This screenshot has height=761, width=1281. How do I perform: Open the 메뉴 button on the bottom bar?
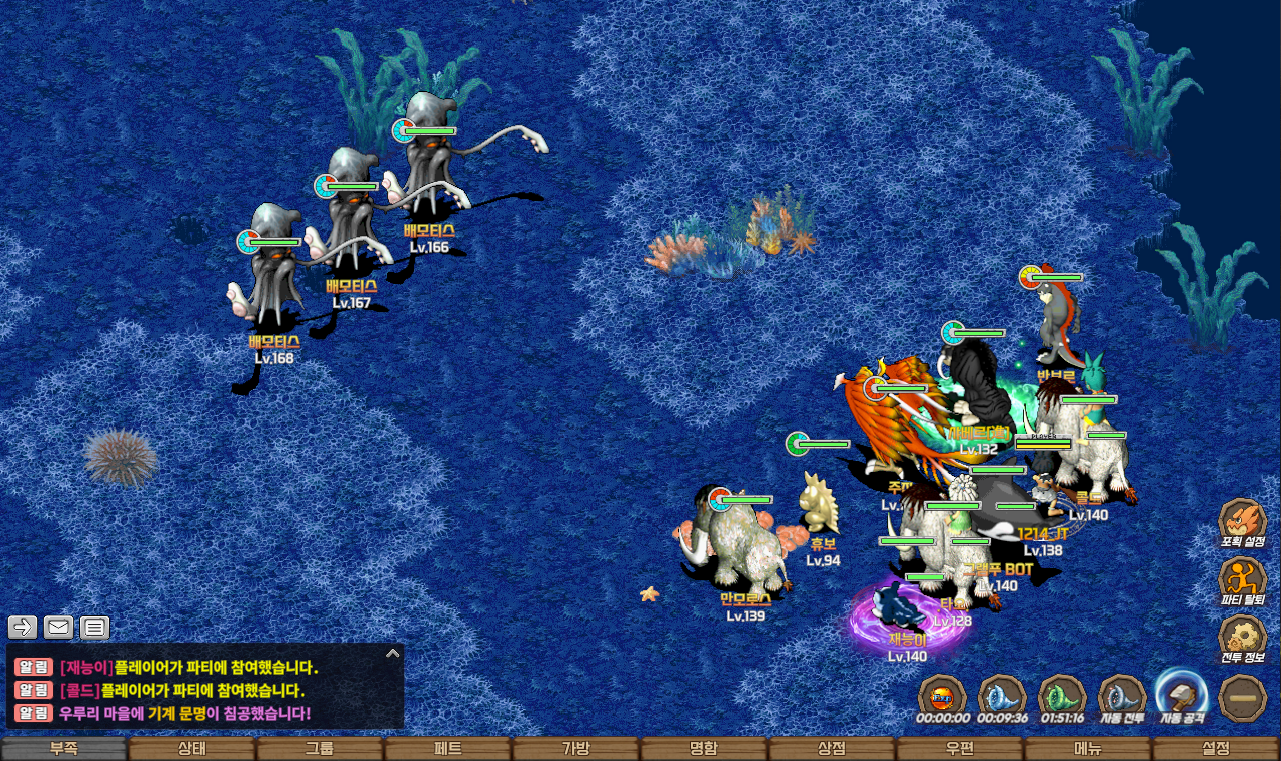click(x=1088, y=749)
